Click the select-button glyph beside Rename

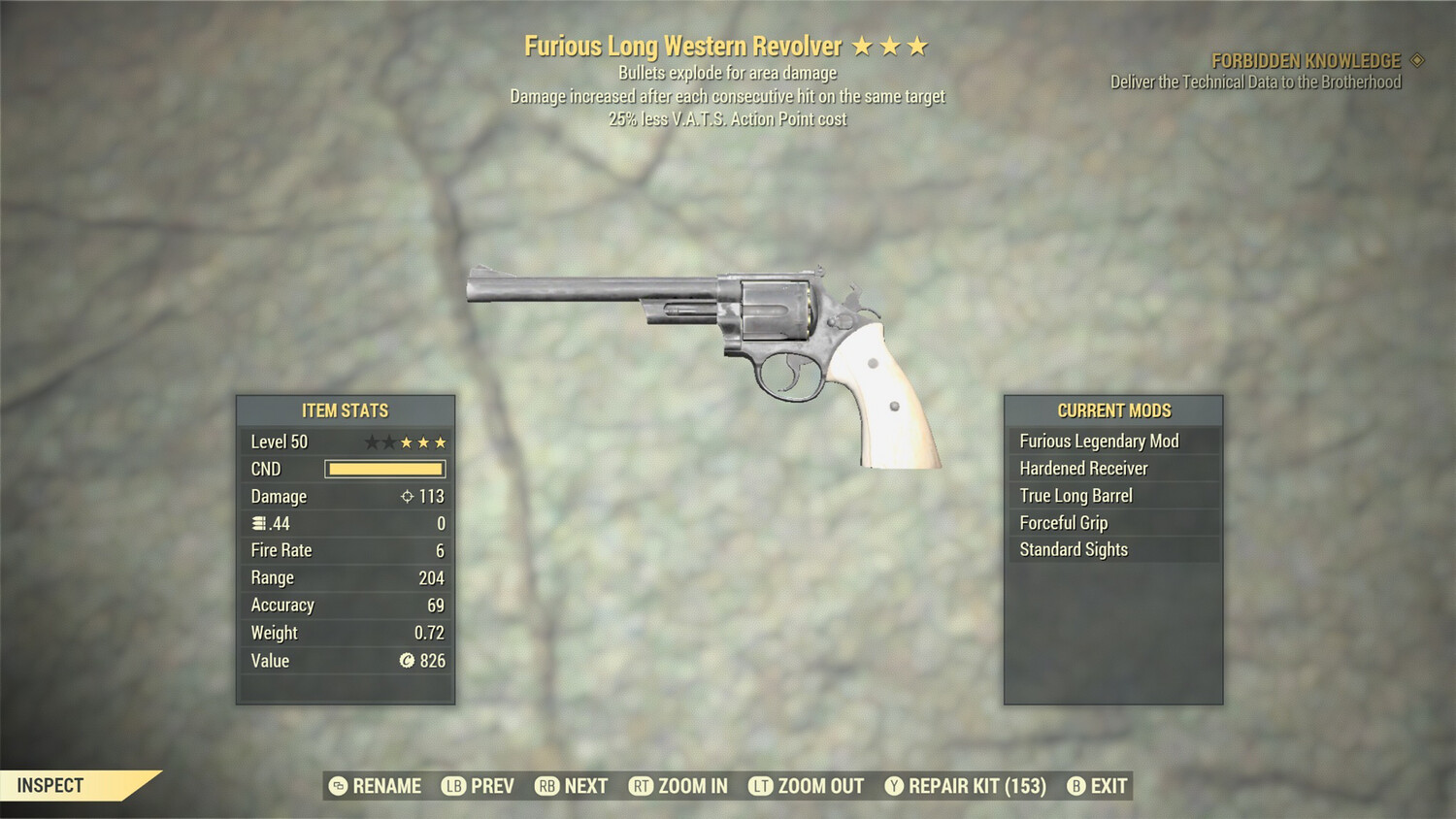(338, 786)
